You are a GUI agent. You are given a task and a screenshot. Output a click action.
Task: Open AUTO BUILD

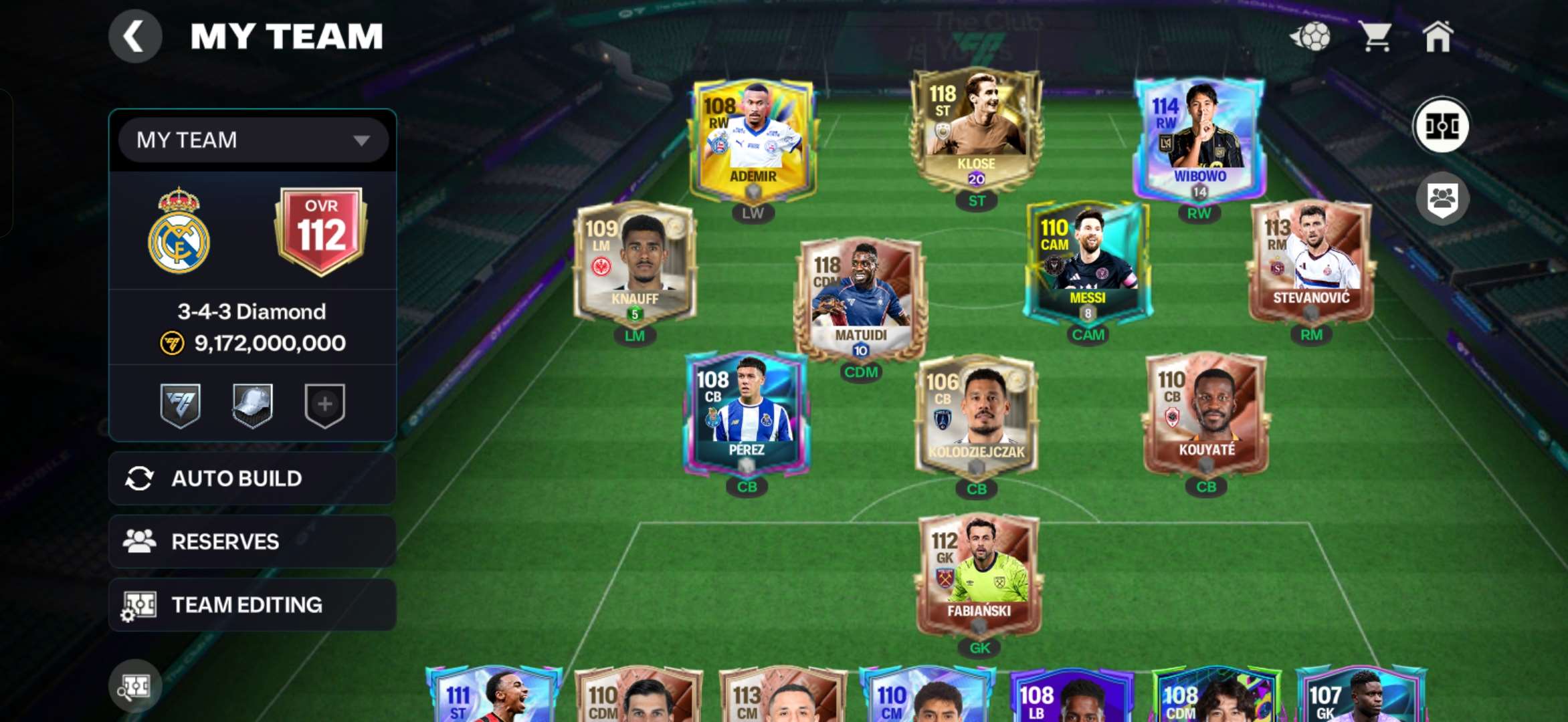coord(252,478)
